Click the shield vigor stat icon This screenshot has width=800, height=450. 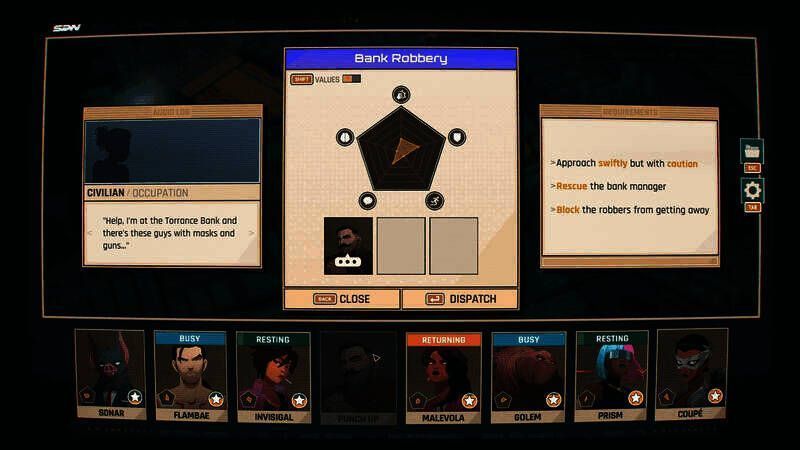pos(456,136)
